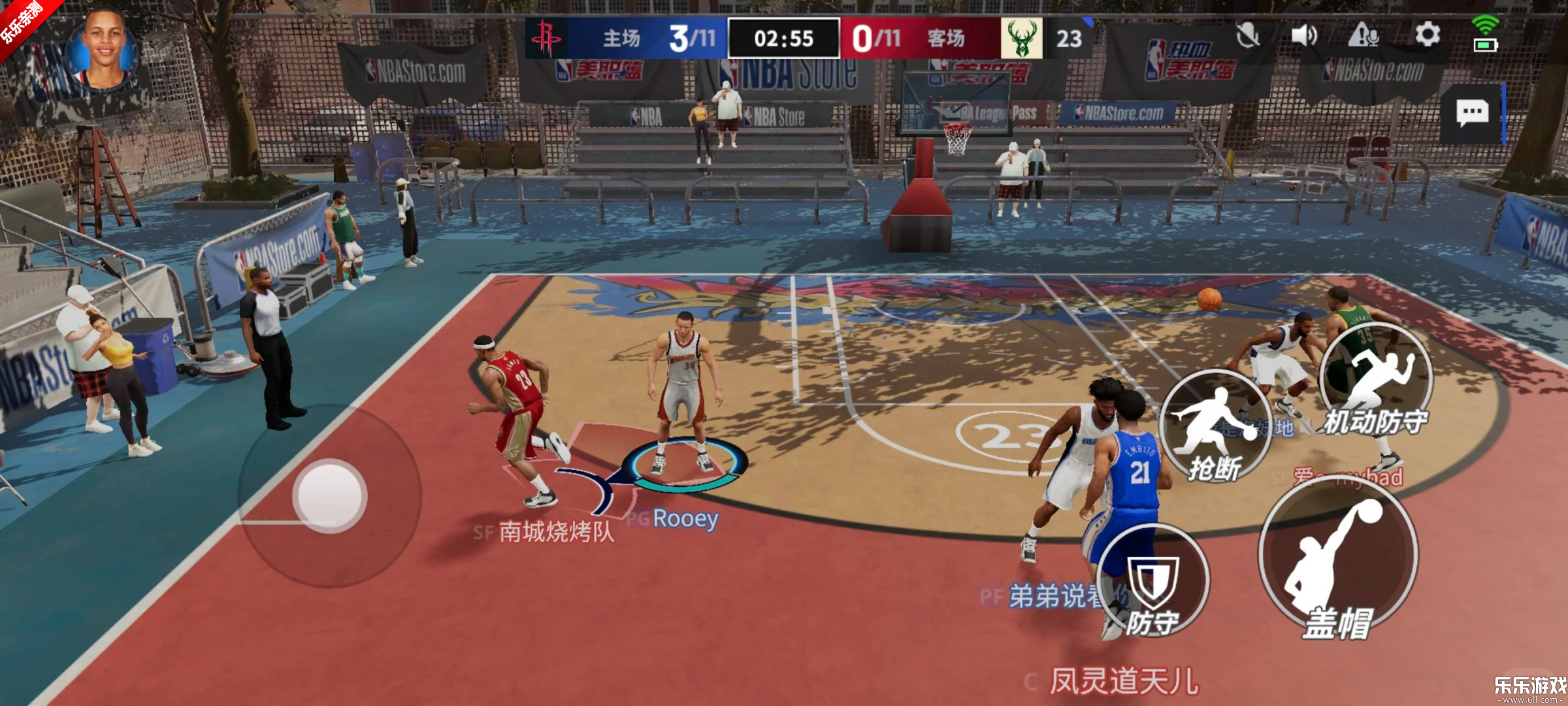Image resolution: width=1568 pixels, height=706 pixels.
Task: Click the voice alert microphone icon
Action: pos(1364,35)
